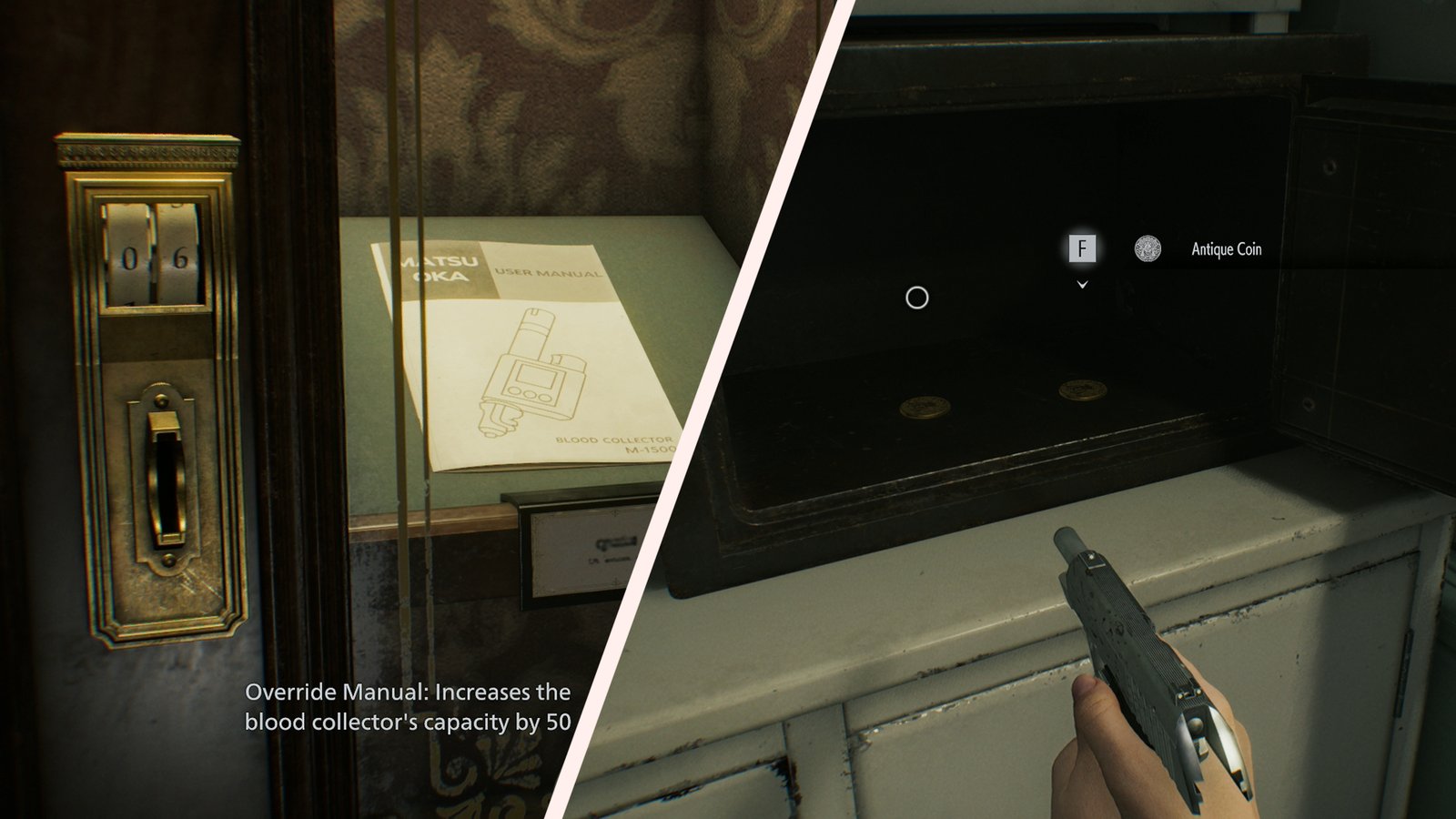Toggle the screw above the lever plate

tap(163, 398)
